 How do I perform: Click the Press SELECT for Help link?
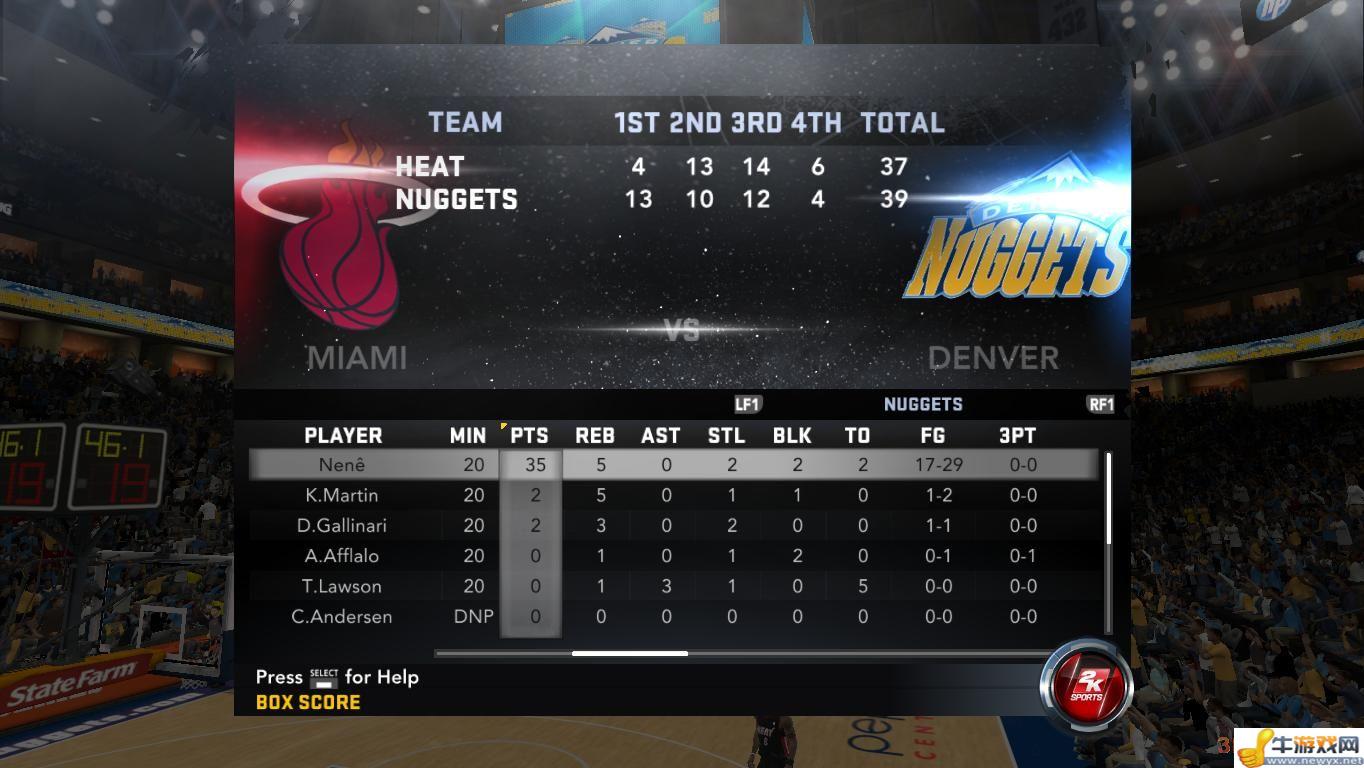coord(337,678)
